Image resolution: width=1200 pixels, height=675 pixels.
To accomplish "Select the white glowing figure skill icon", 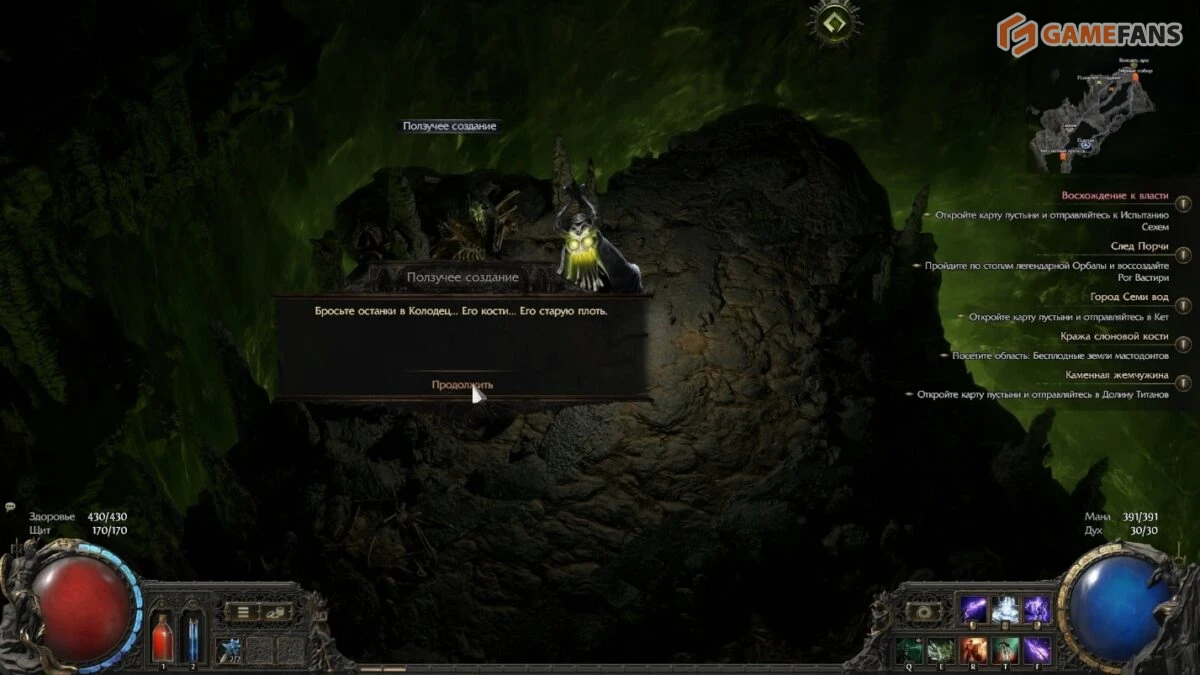I will click(x=1005, y=608).
